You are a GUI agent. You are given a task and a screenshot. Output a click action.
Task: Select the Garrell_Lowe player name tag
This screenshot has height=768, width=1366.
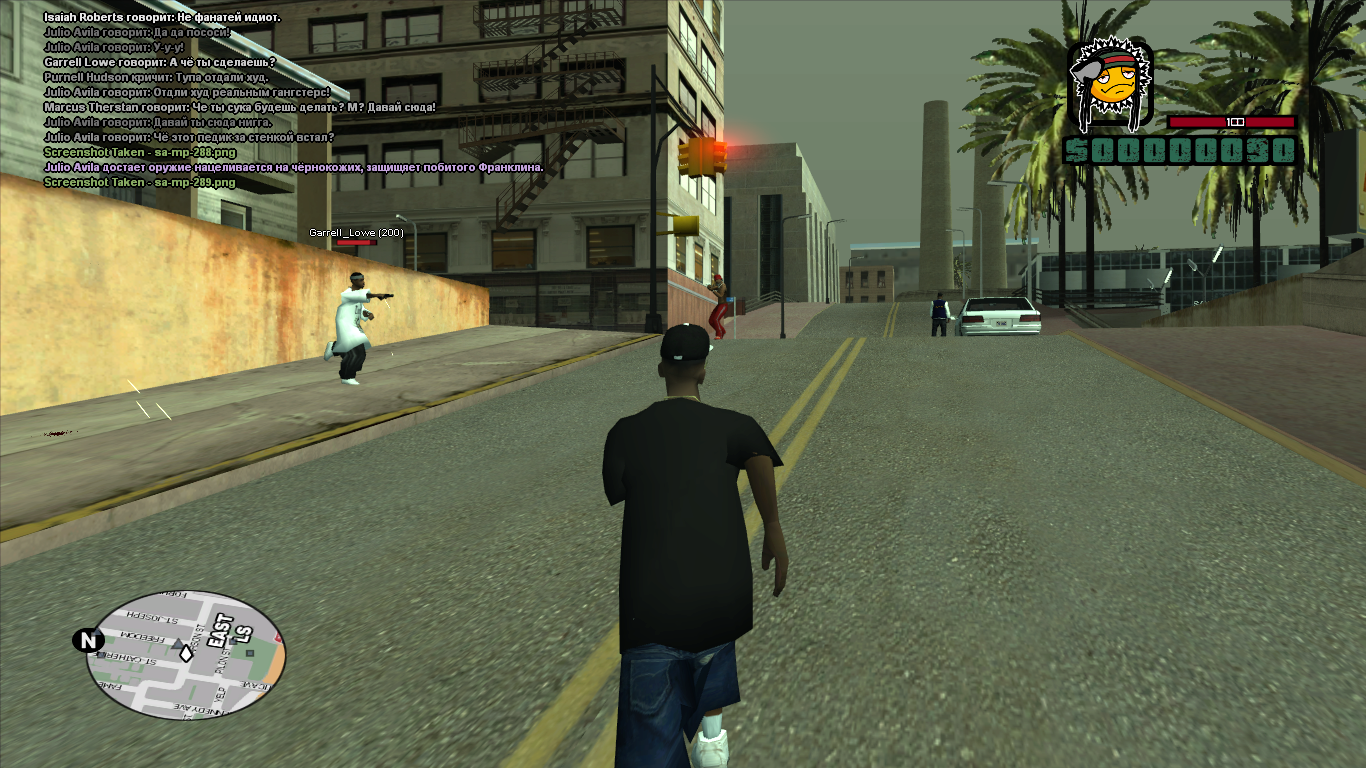356,232
